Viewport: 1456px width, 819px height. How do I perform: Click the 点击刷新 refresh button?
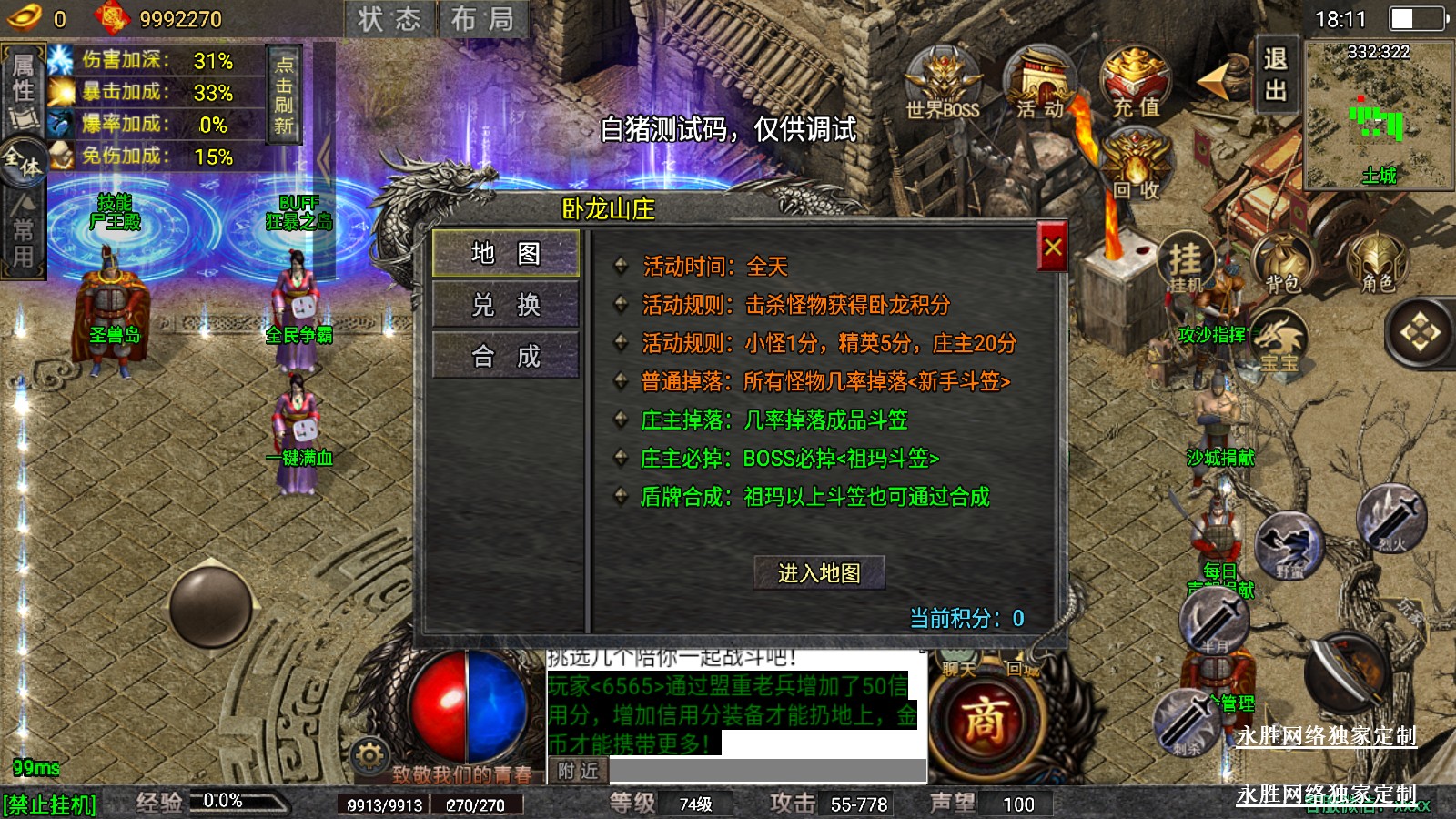[284, 93]
